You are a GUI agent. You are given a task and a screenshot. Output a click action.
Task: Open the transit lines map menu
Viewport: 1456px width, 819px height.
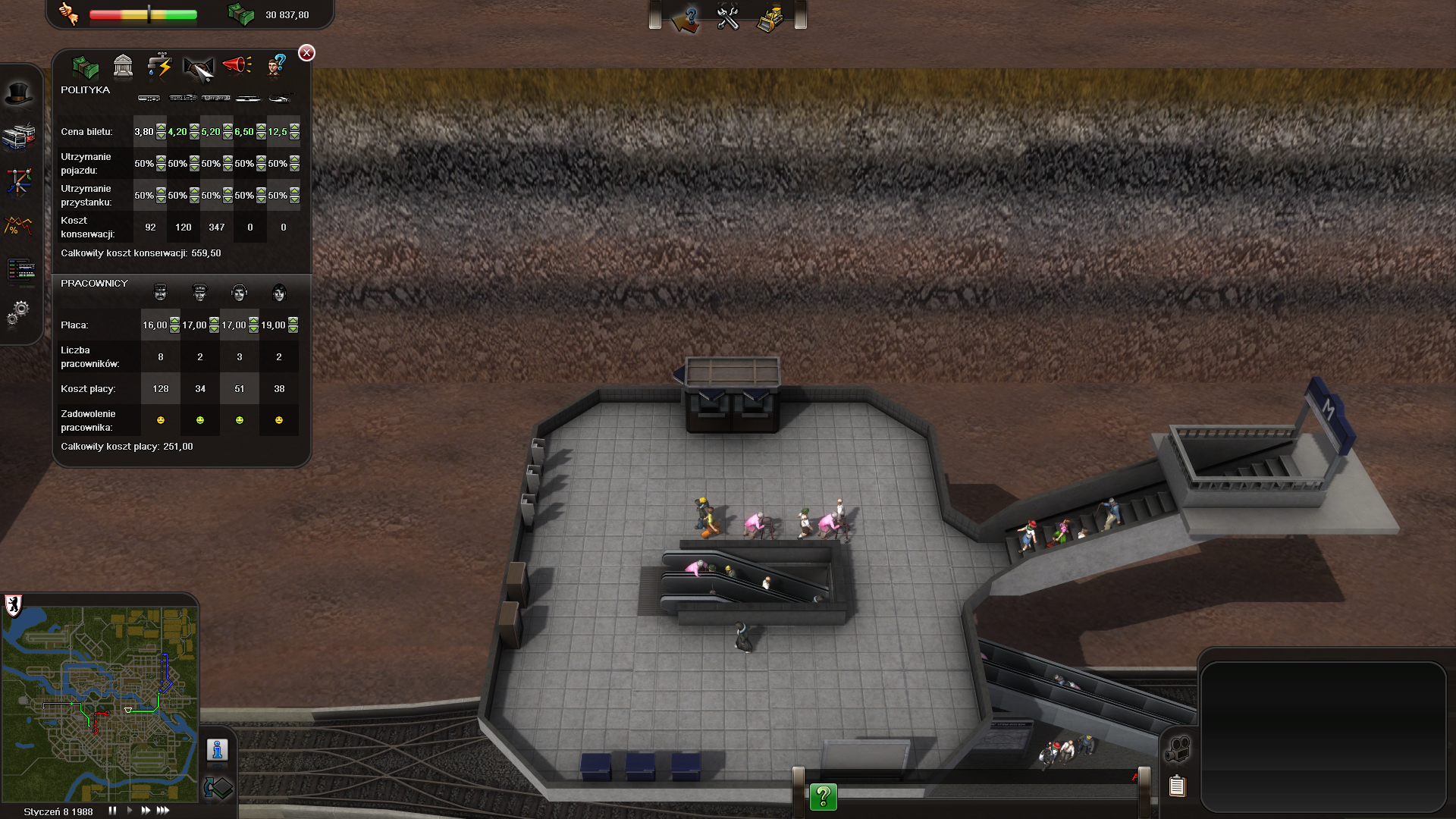(x=19, y=181)
